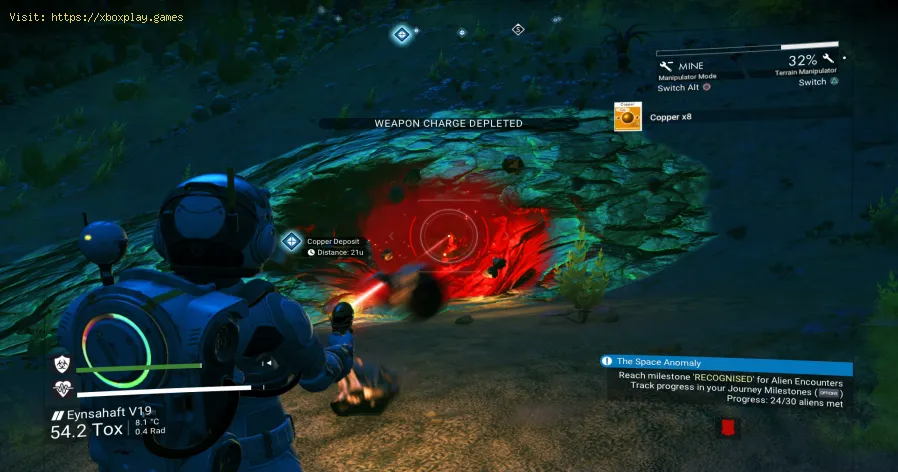The width and height of the screenshot is (898, 472).
Task: Select the Copper item icon in pickup notification
Action: [627, 118]
